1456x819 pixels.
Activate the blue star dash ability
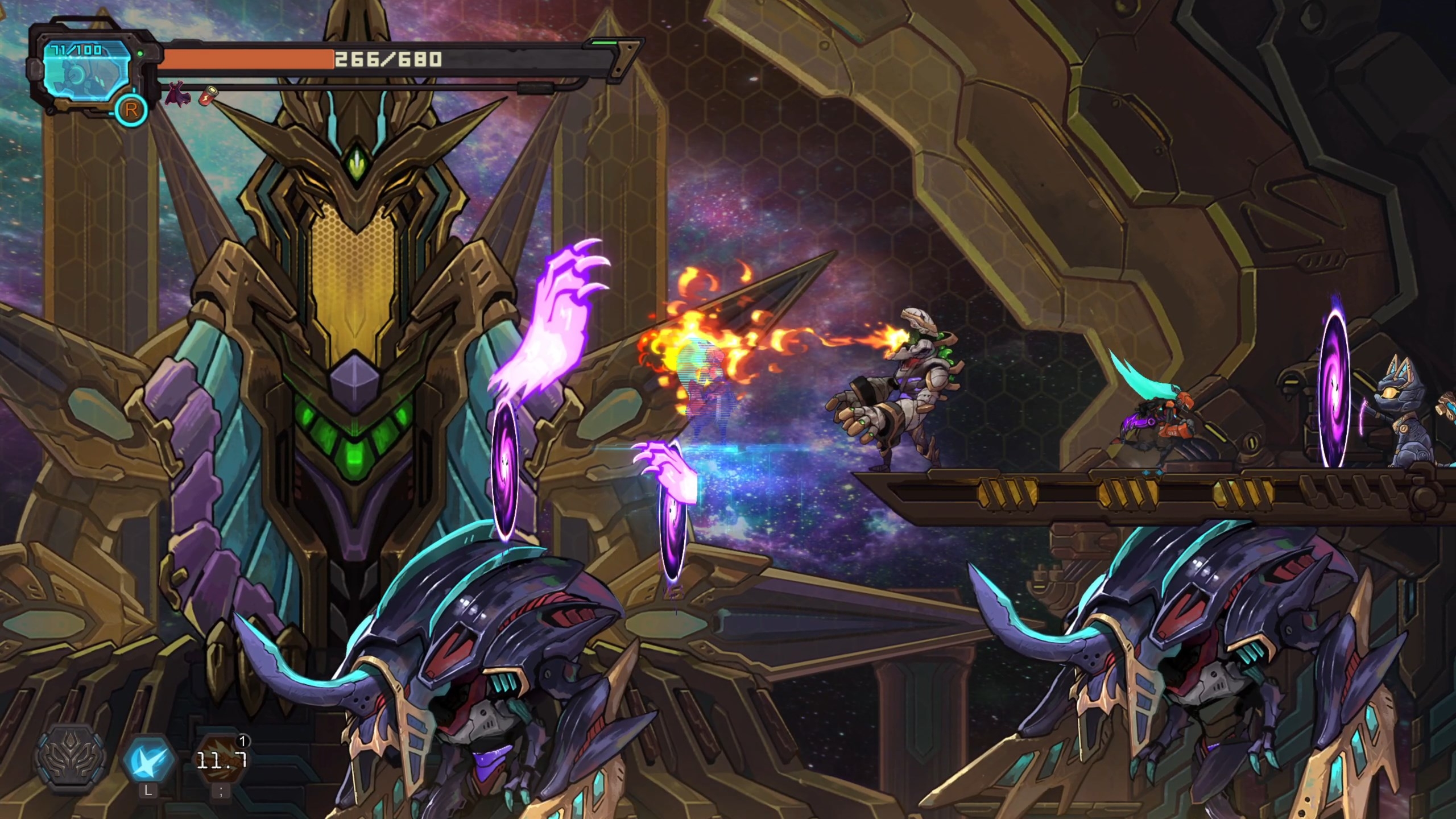[x=148, y=759]
